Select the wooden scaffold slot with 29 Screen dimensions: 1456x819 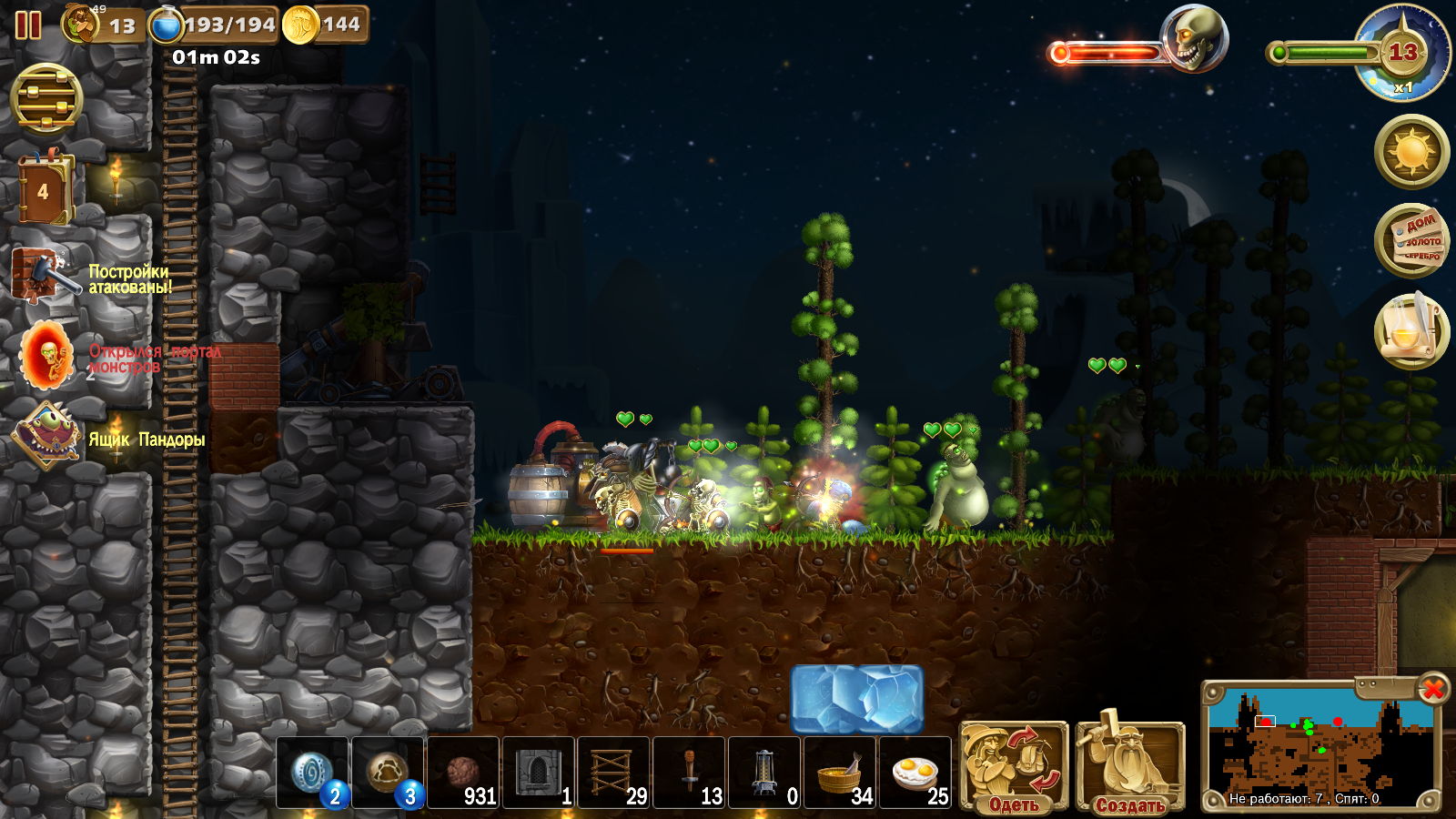(612, 773)
